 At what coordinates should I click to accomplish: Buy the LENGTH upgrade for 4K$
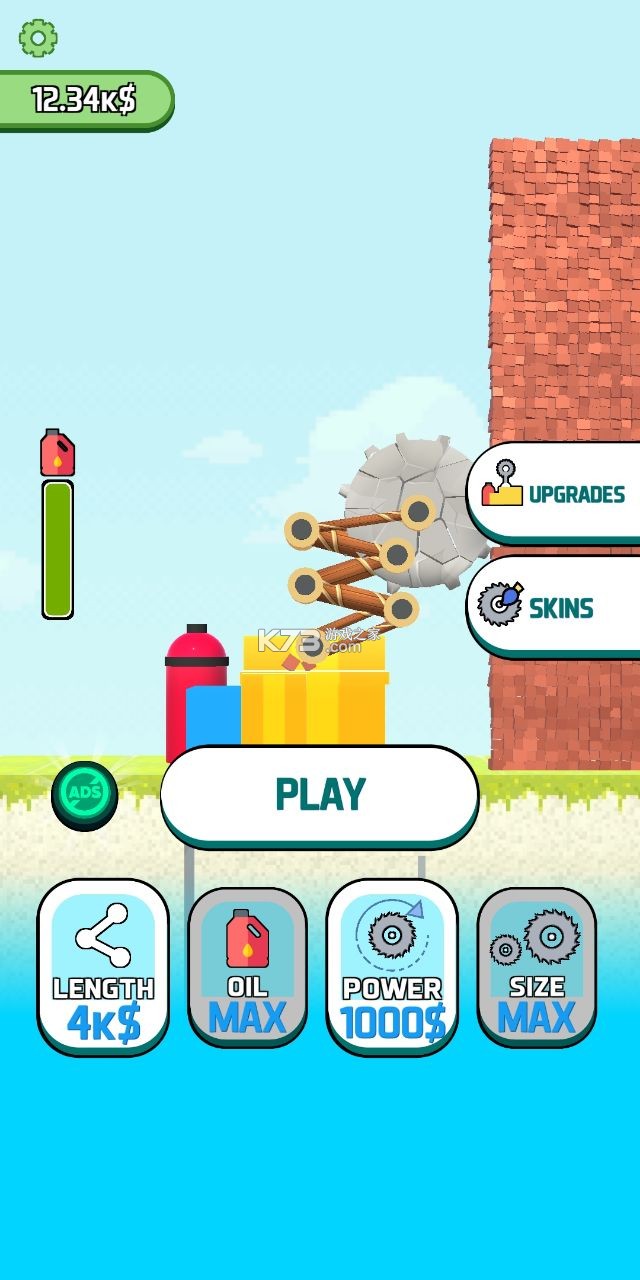point(103,966)
